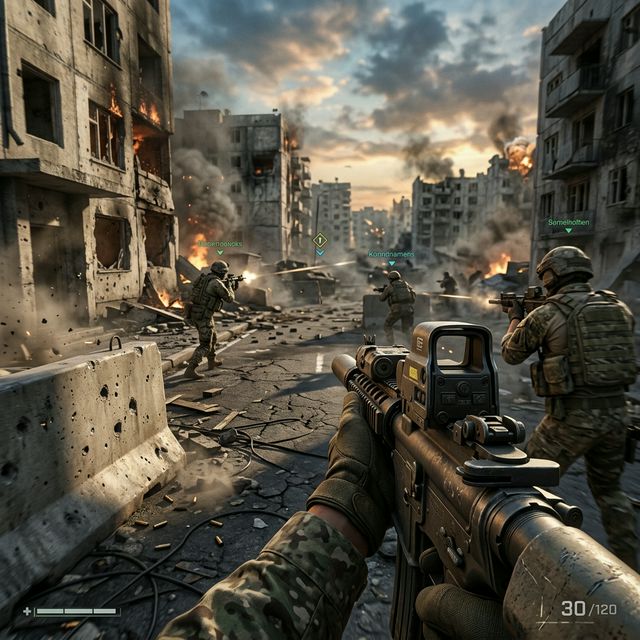Click the yellow diamond objective marker

coord(320,240)
